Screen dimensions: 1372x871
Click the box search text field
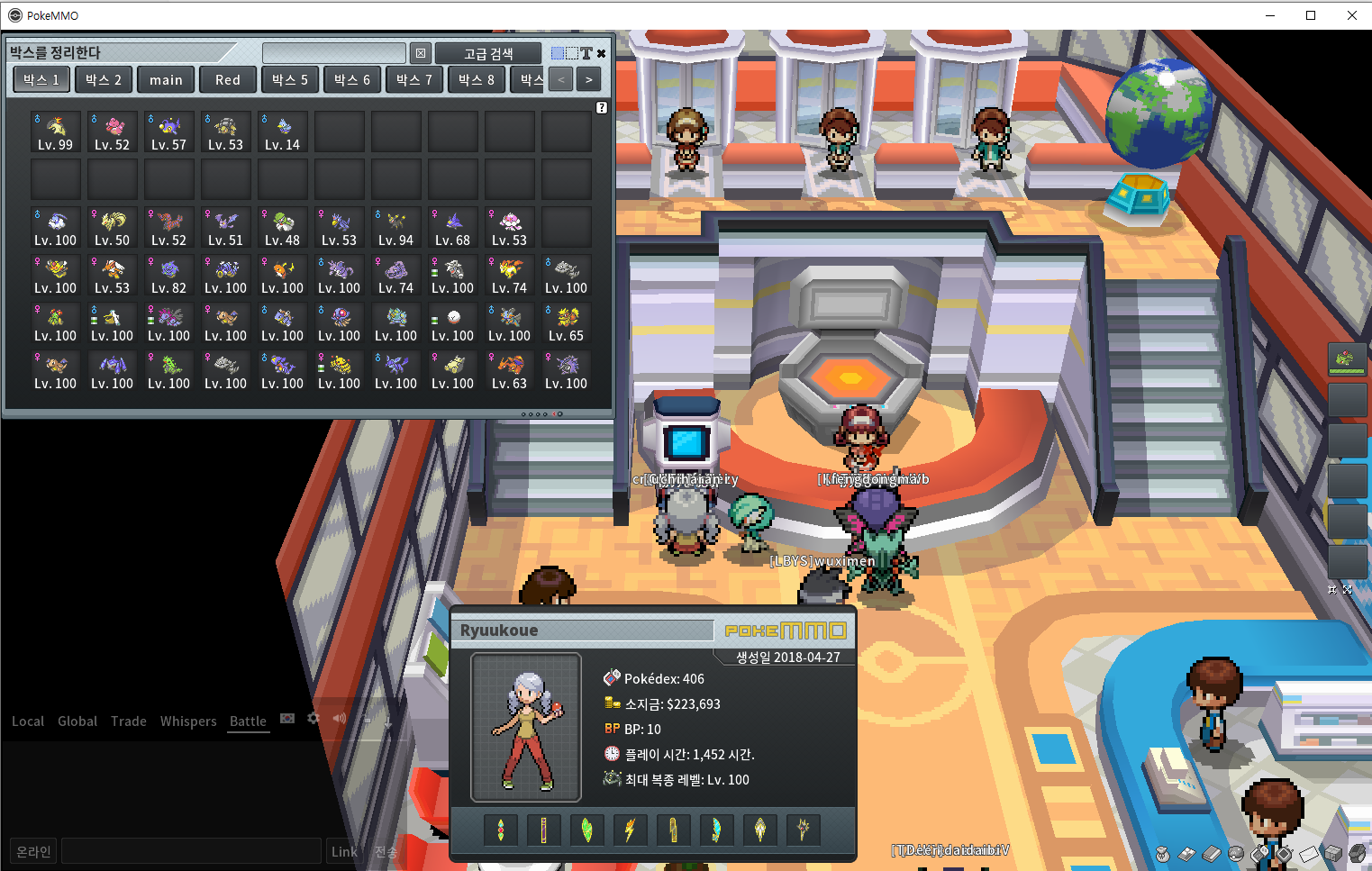point(334,53)
